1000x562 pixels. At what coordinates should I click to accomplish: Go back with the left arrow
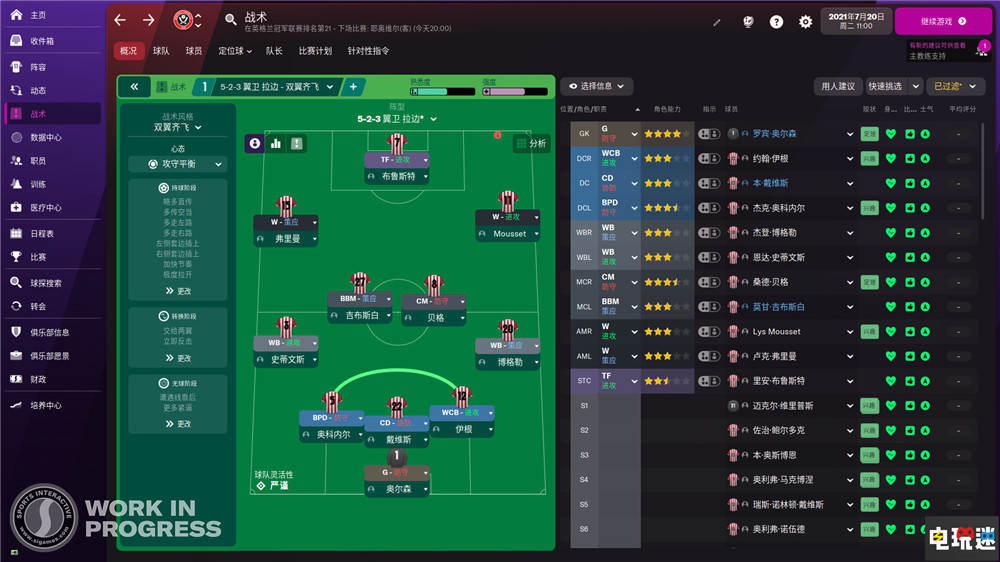coord(120,20)
